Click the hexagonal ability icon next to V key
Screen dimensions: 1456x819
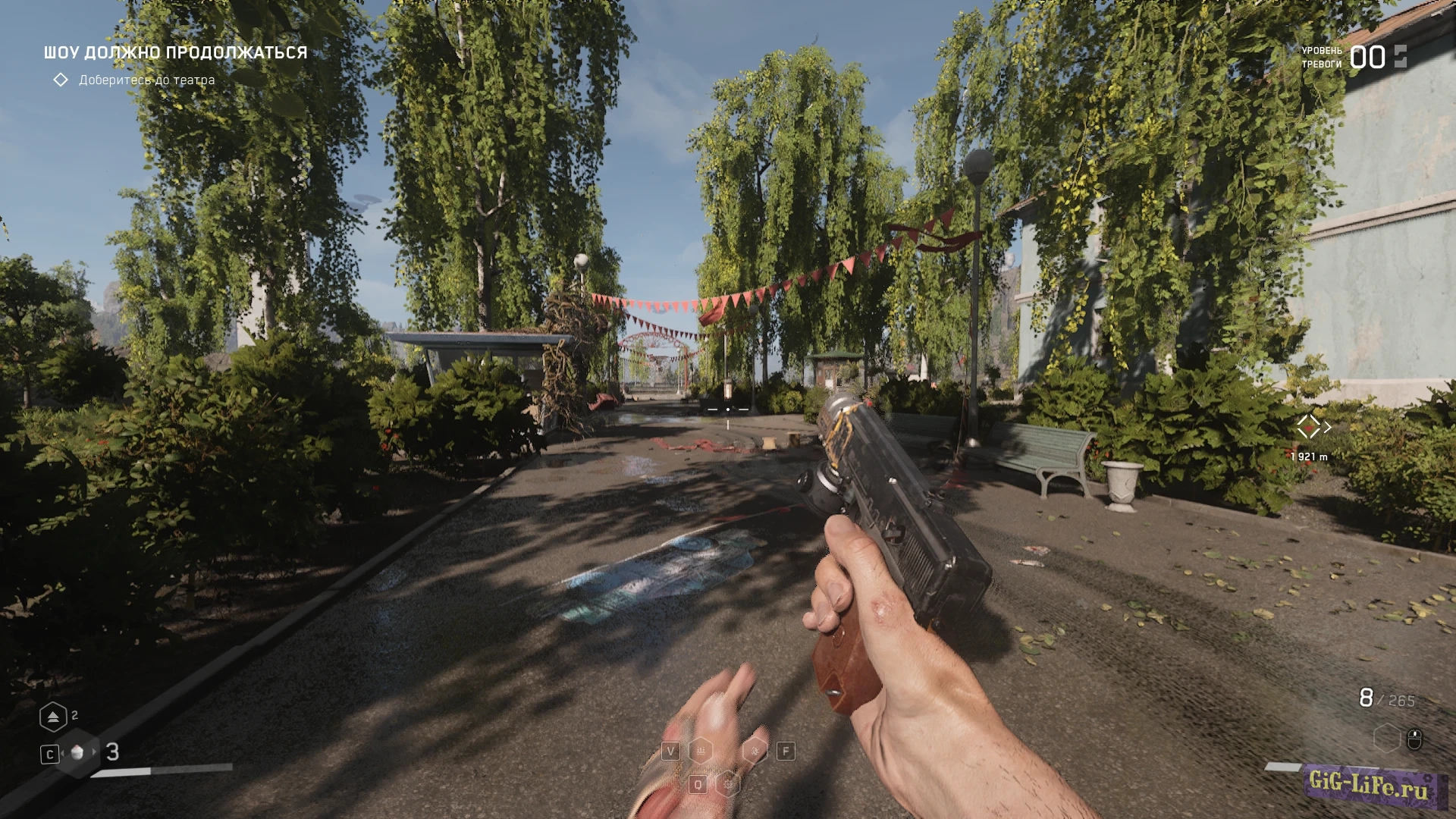(x=700, y=751)
